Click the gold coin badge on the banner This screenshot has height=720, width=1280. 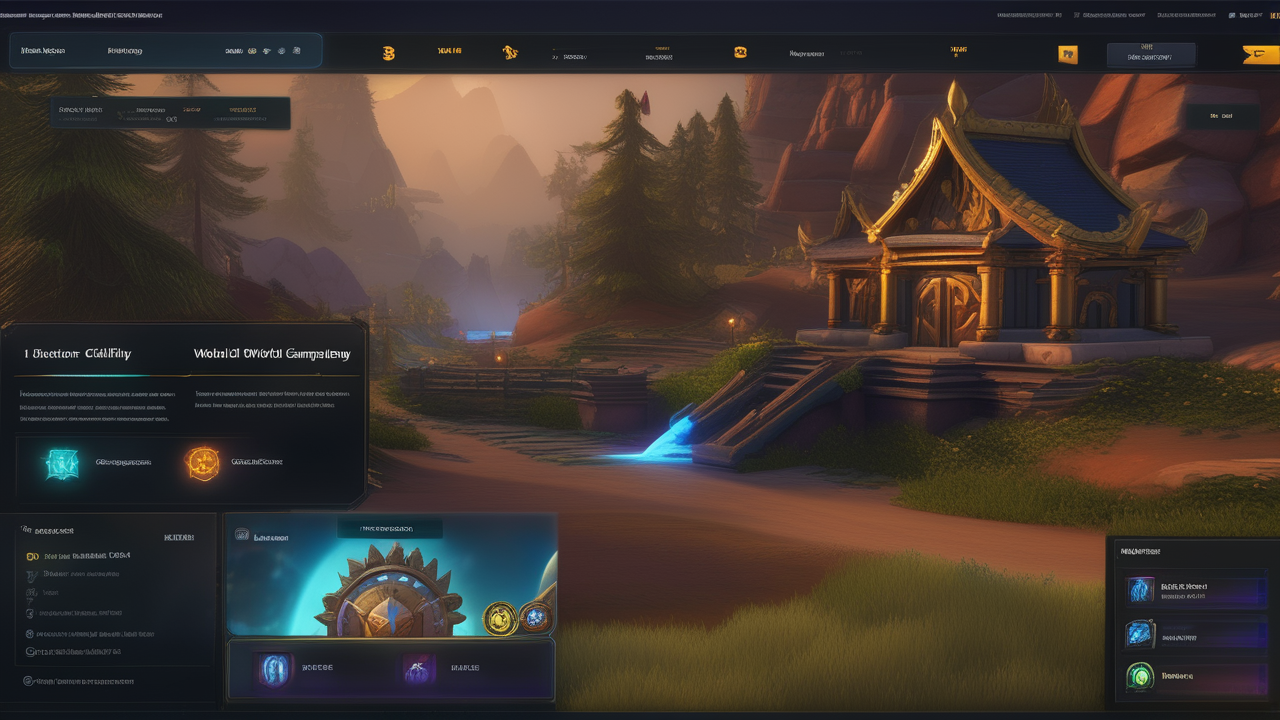(499, 619)
